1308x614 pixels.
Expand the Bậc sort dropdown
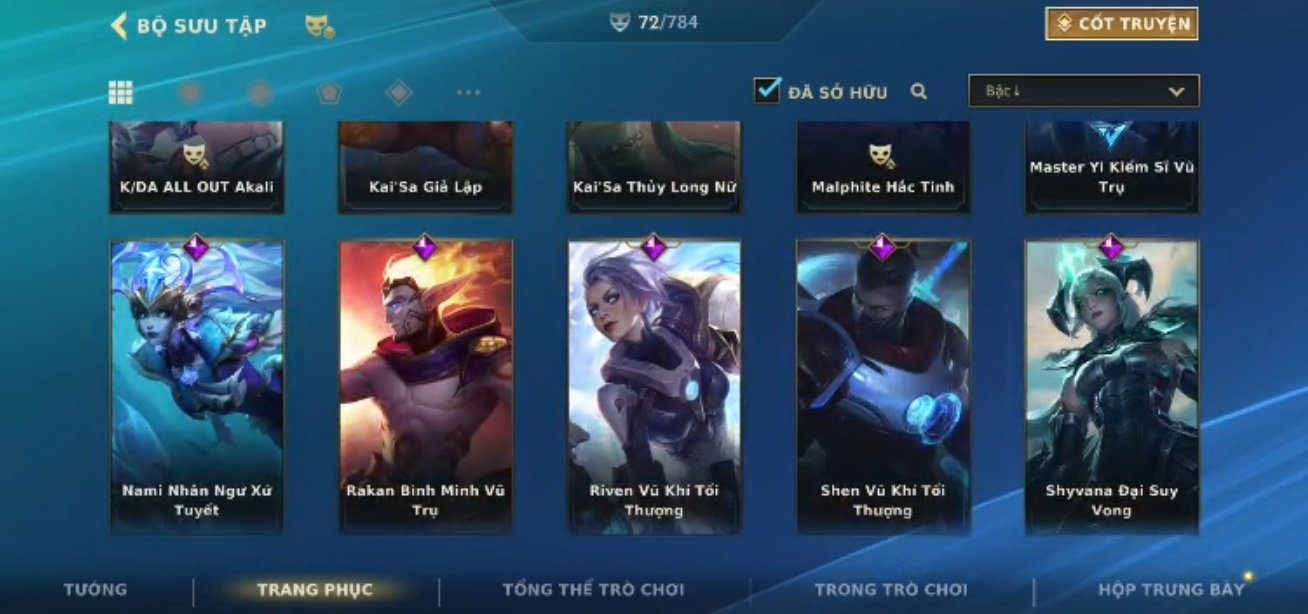[x=1083, y=91]
